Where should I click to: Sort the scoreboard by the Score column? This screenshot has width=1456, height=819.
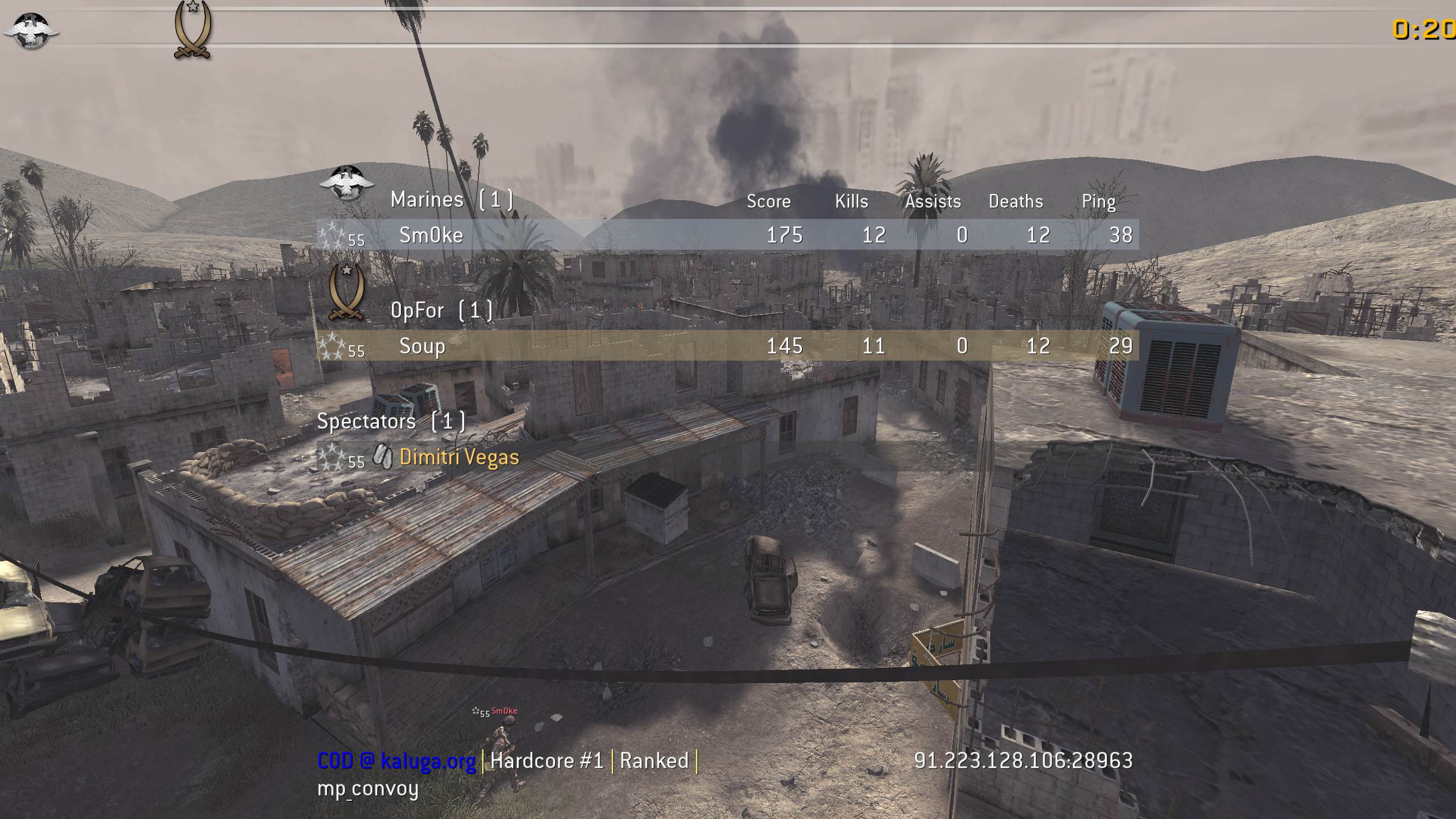click(x=769, y=201)
